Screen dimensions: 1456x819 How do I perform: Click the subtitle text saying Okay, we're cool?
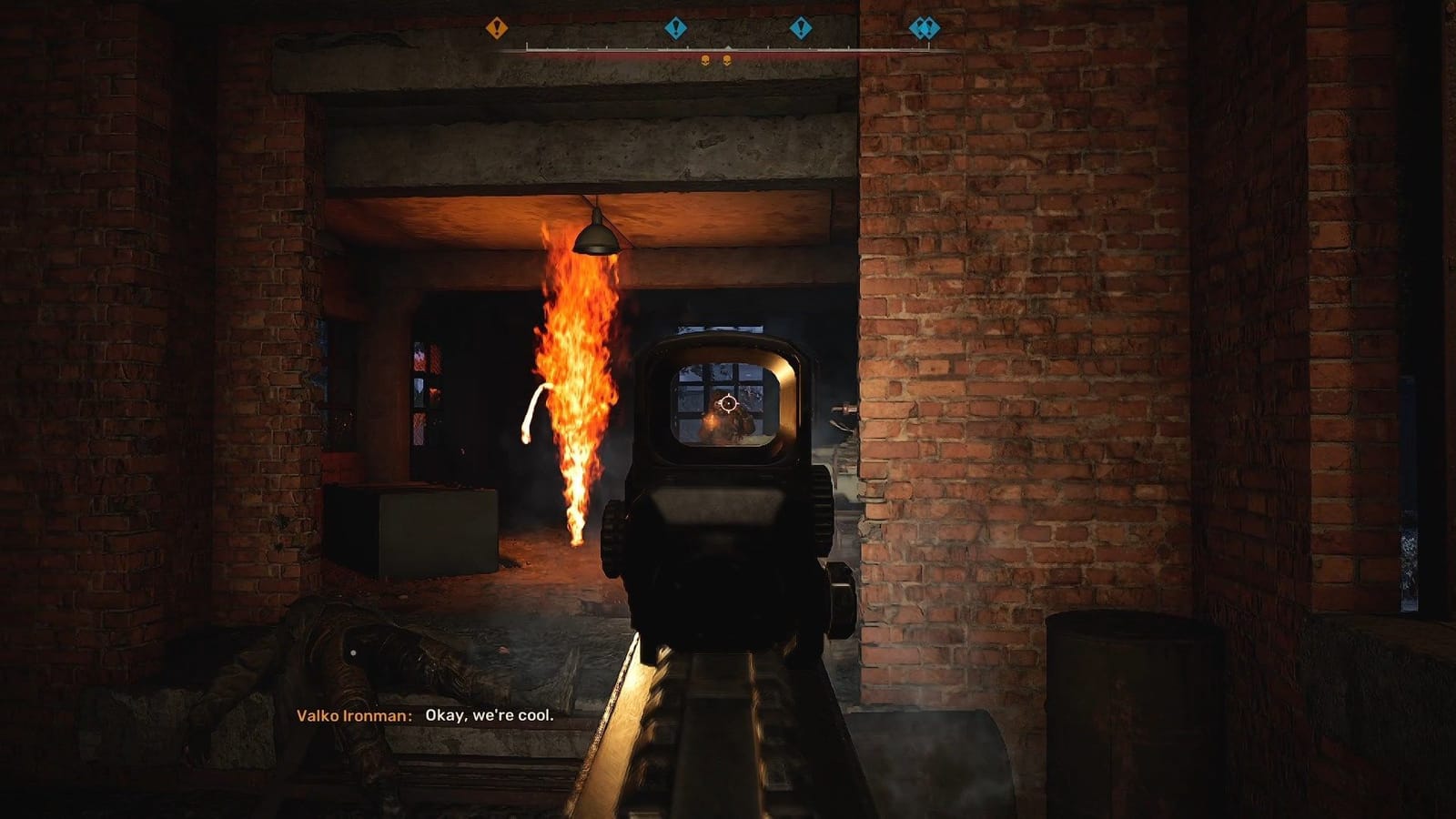[489, 716]
